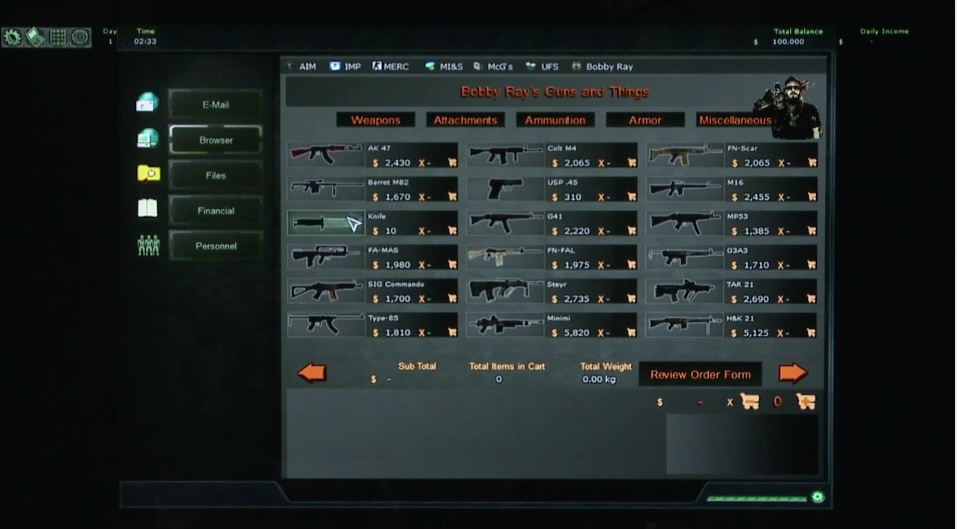Select the USP .45 pistol listing

(505, 189)
